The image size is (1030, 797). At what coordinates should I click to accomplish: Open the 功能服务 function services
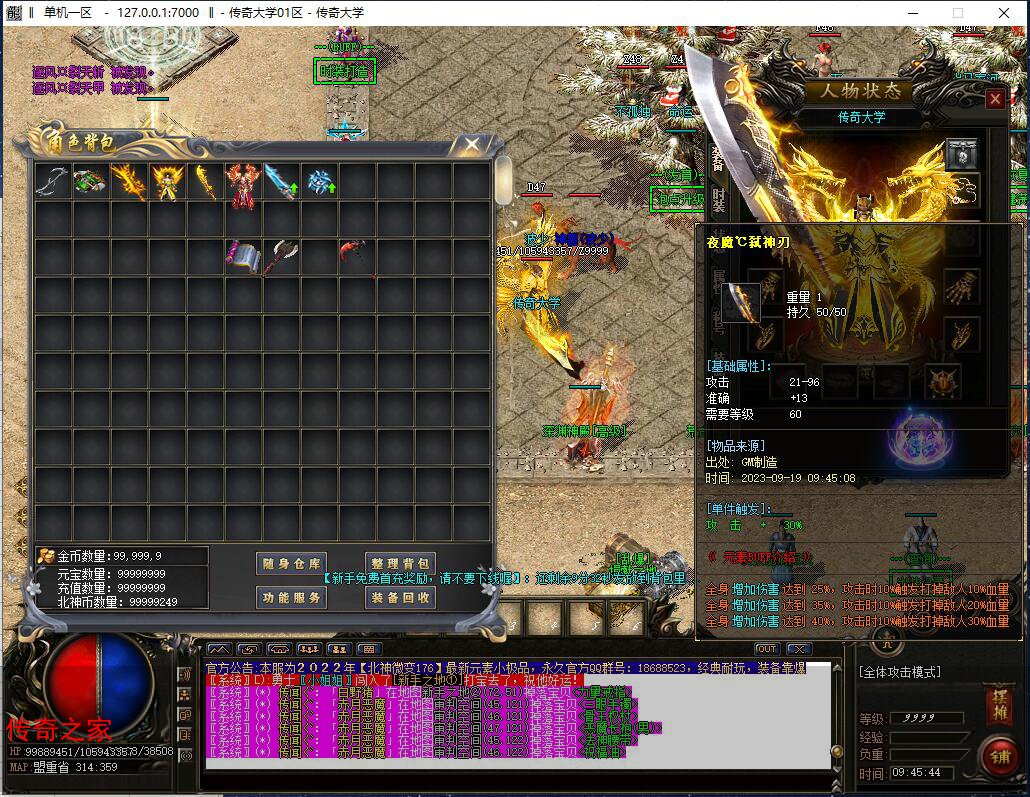290,597
